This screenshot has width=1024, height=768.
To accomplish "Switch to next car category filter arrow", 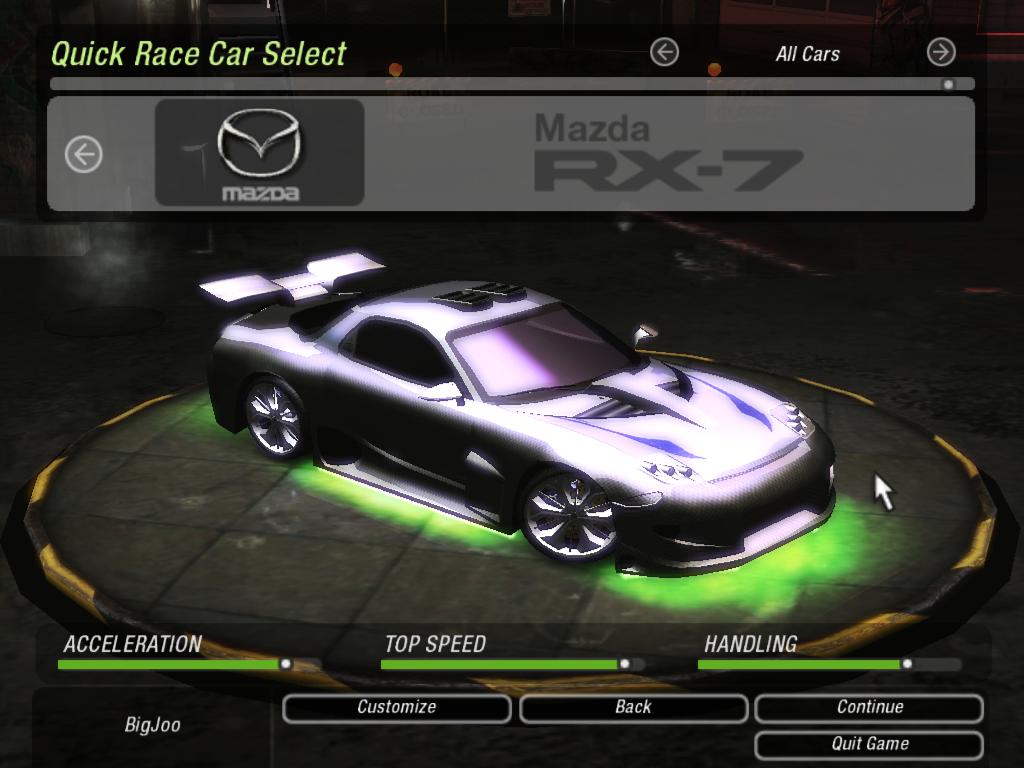I will [941, 52].
